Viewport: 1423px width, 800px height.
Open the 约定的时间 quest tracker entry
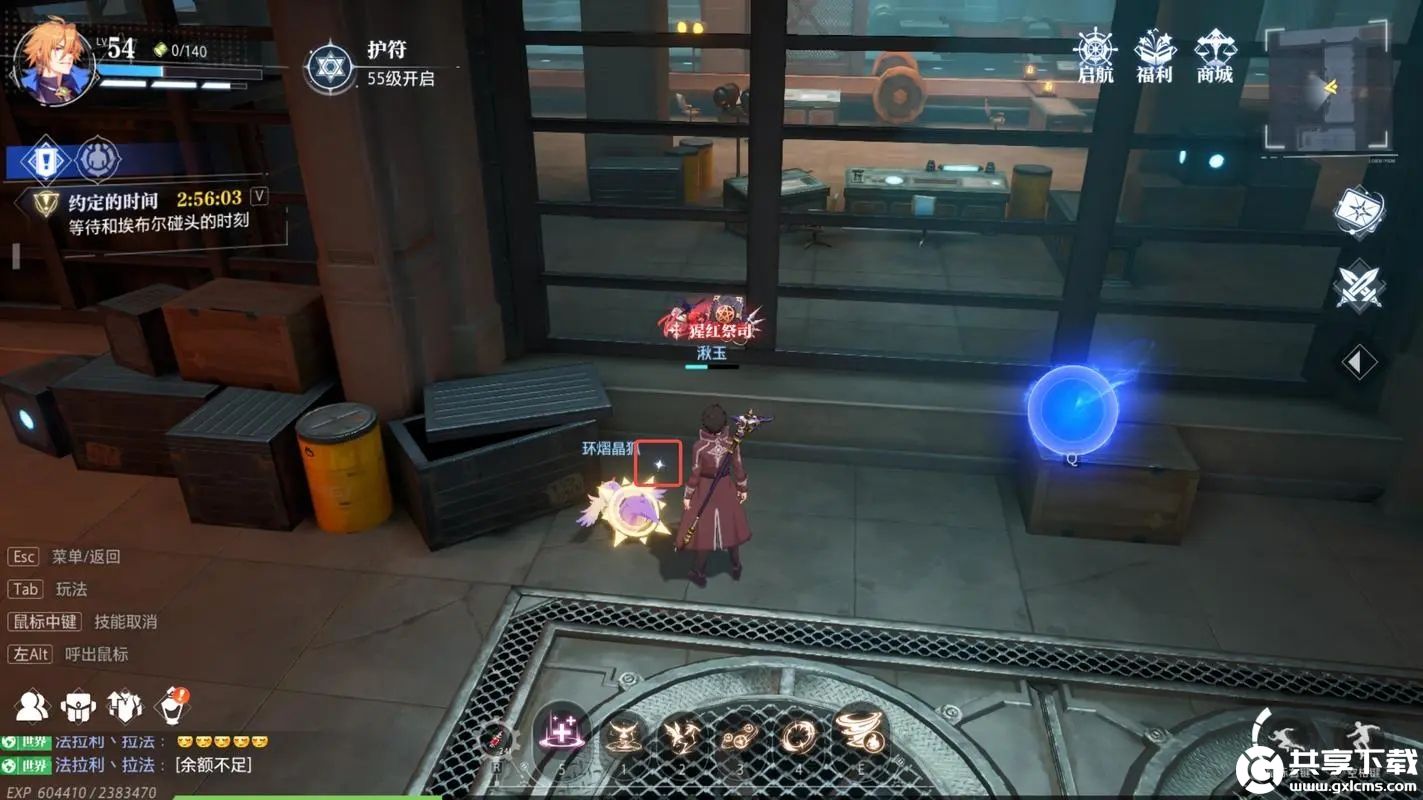pos(153,212)
